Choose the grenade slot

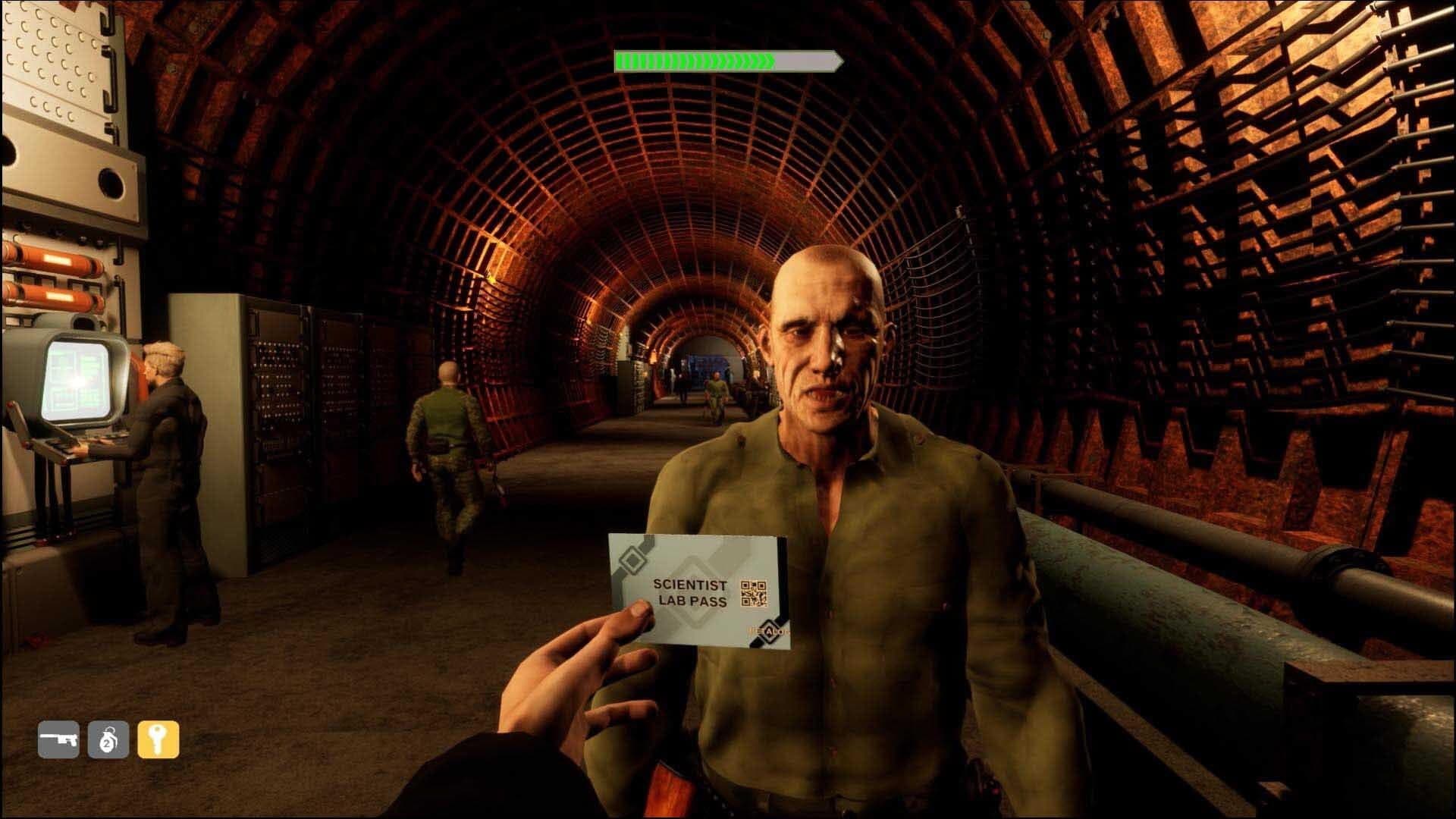(x=108, y=739)
